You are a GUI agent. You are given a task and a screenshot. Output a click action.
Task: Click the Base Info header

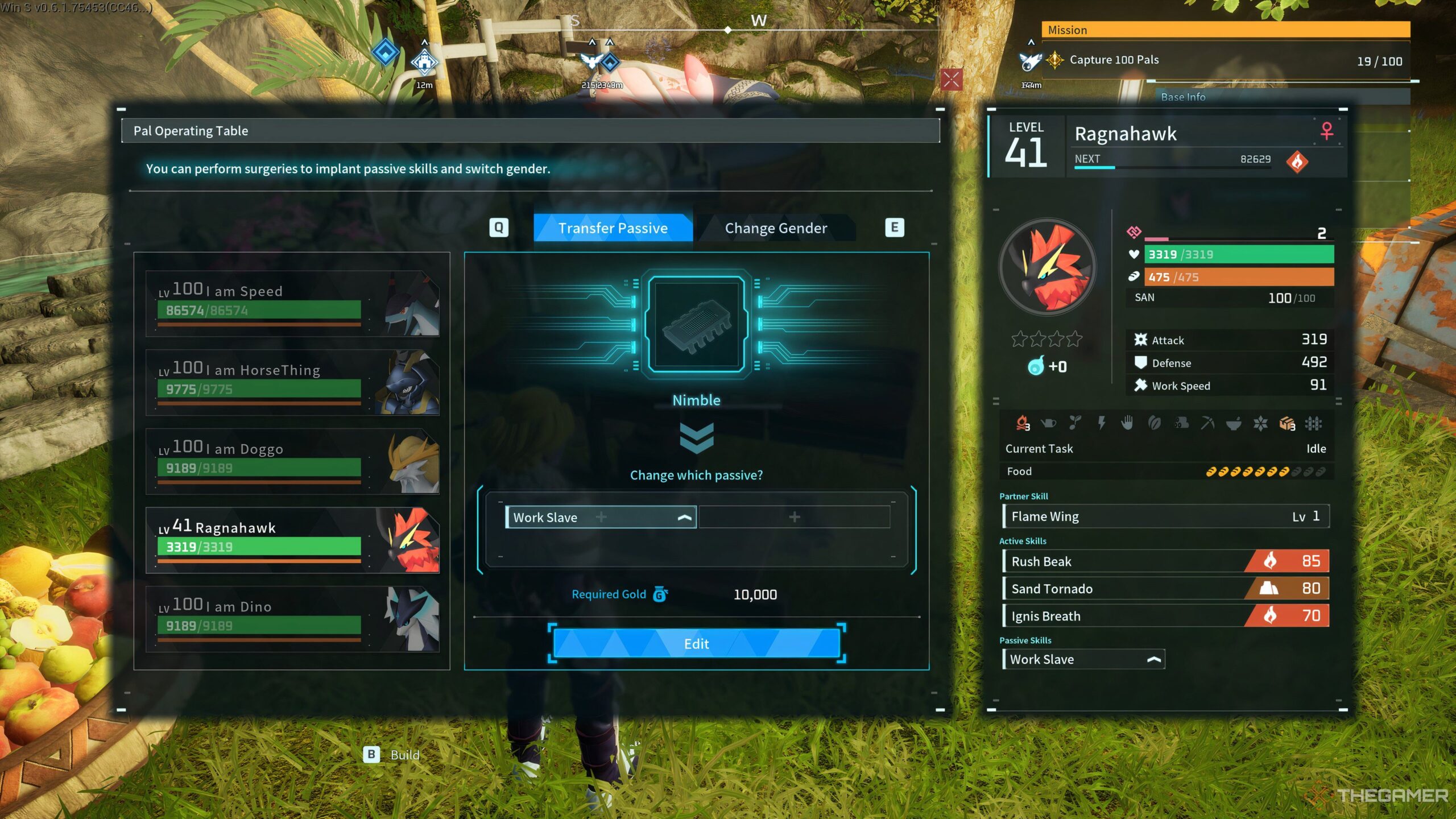[1183, 97]
